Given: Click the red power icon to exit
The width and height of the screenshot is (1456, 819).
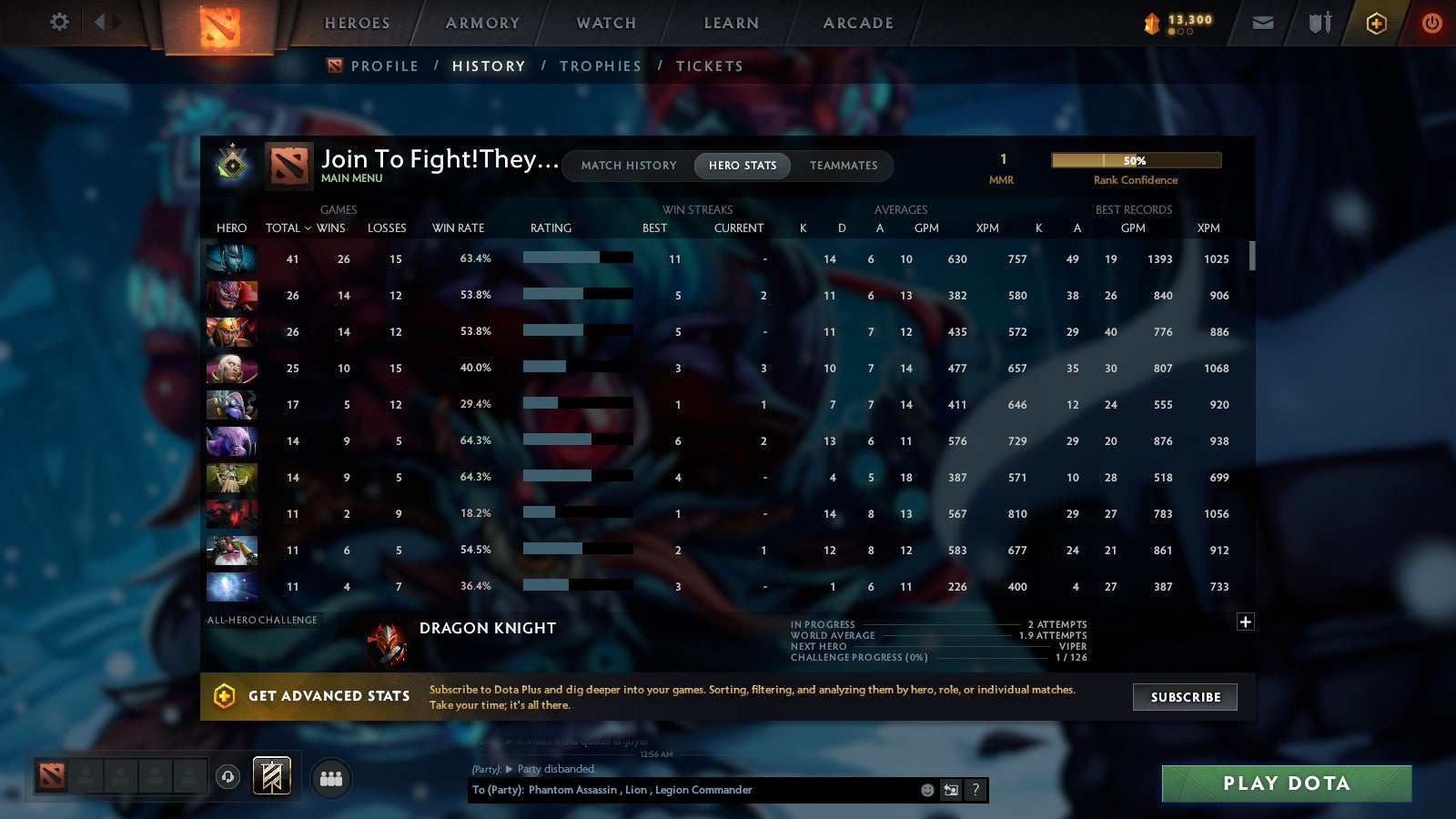Looking at the screenshot, I should [x=1431, y=23].
